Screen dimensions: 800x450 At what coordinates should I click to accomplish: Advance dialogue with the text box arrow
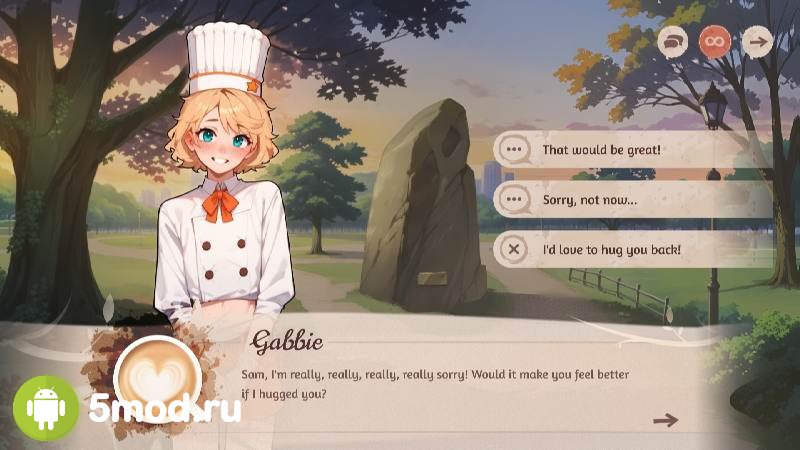(665, 420)
